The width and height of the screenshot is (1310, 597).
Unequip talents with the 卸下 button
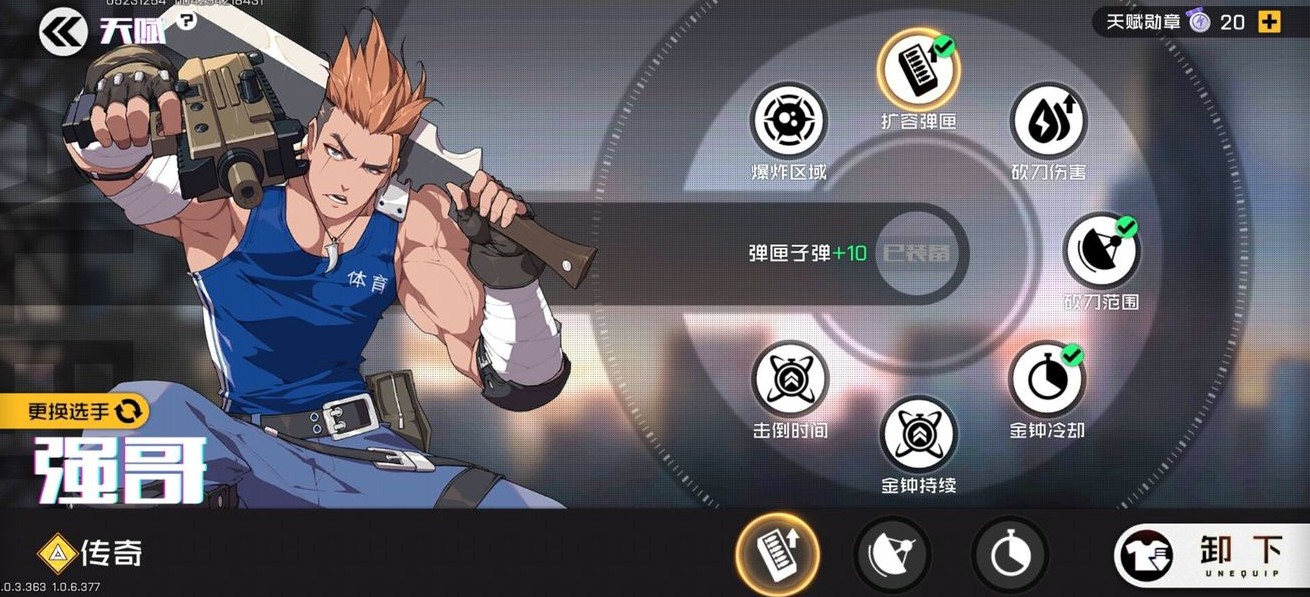coord(1211,555)
